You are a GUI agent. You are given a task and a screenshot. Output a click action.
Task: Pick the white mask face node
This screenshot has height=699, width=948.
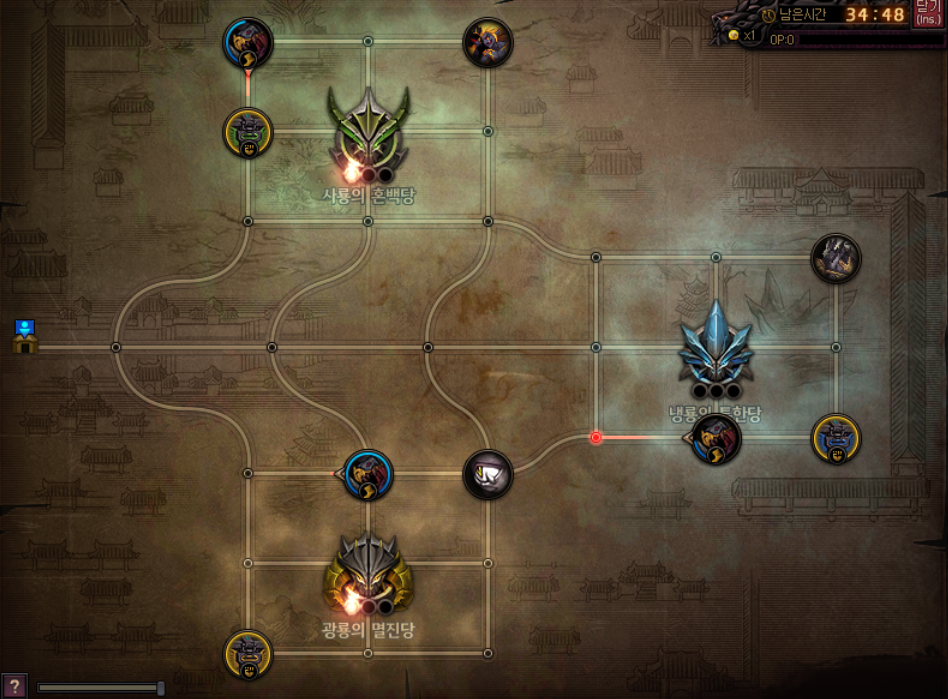click(x=488, y=473)
